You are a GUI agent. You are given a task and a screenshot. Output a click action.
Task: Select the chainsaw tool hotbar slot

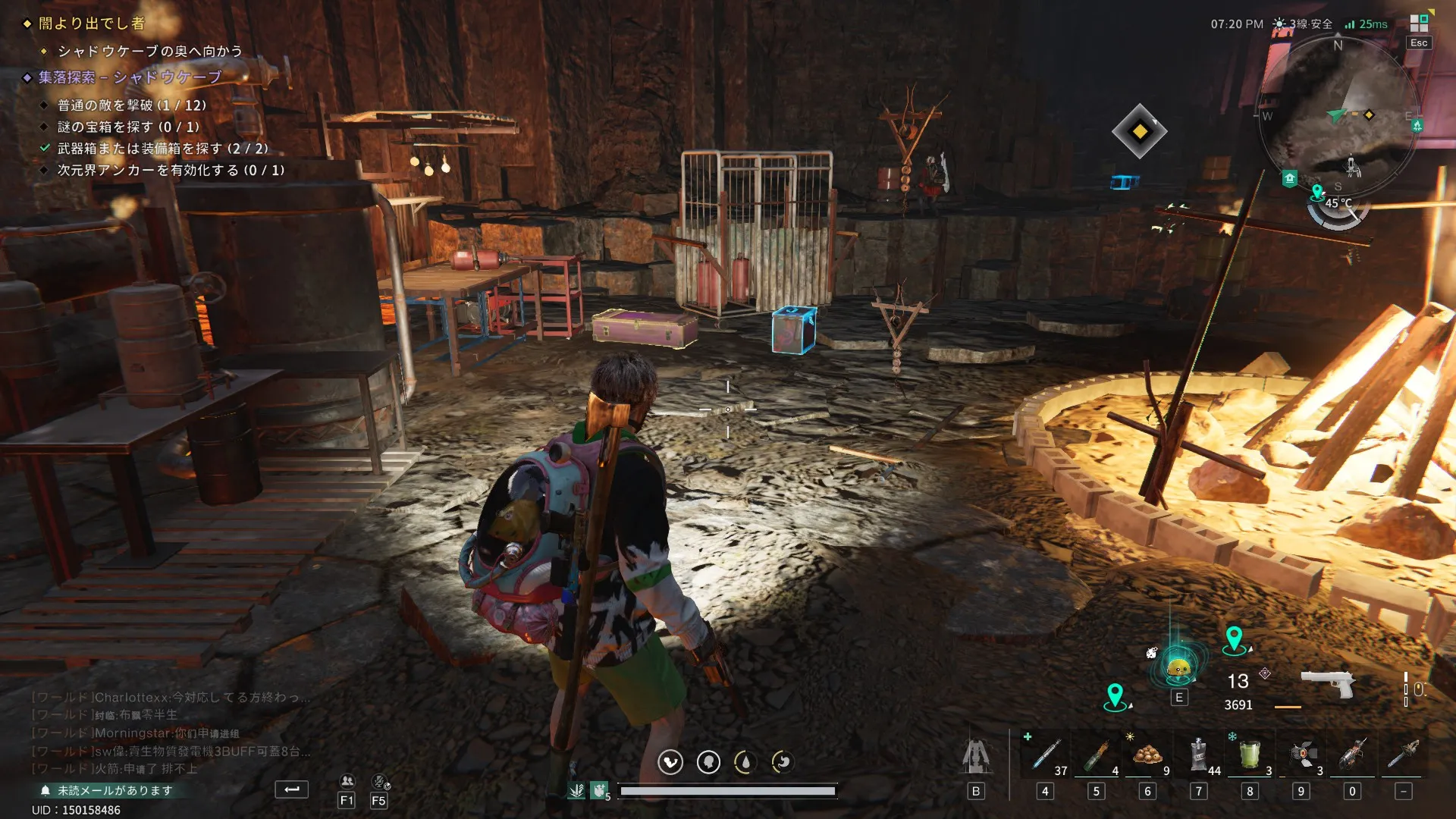pos(1352,755)
